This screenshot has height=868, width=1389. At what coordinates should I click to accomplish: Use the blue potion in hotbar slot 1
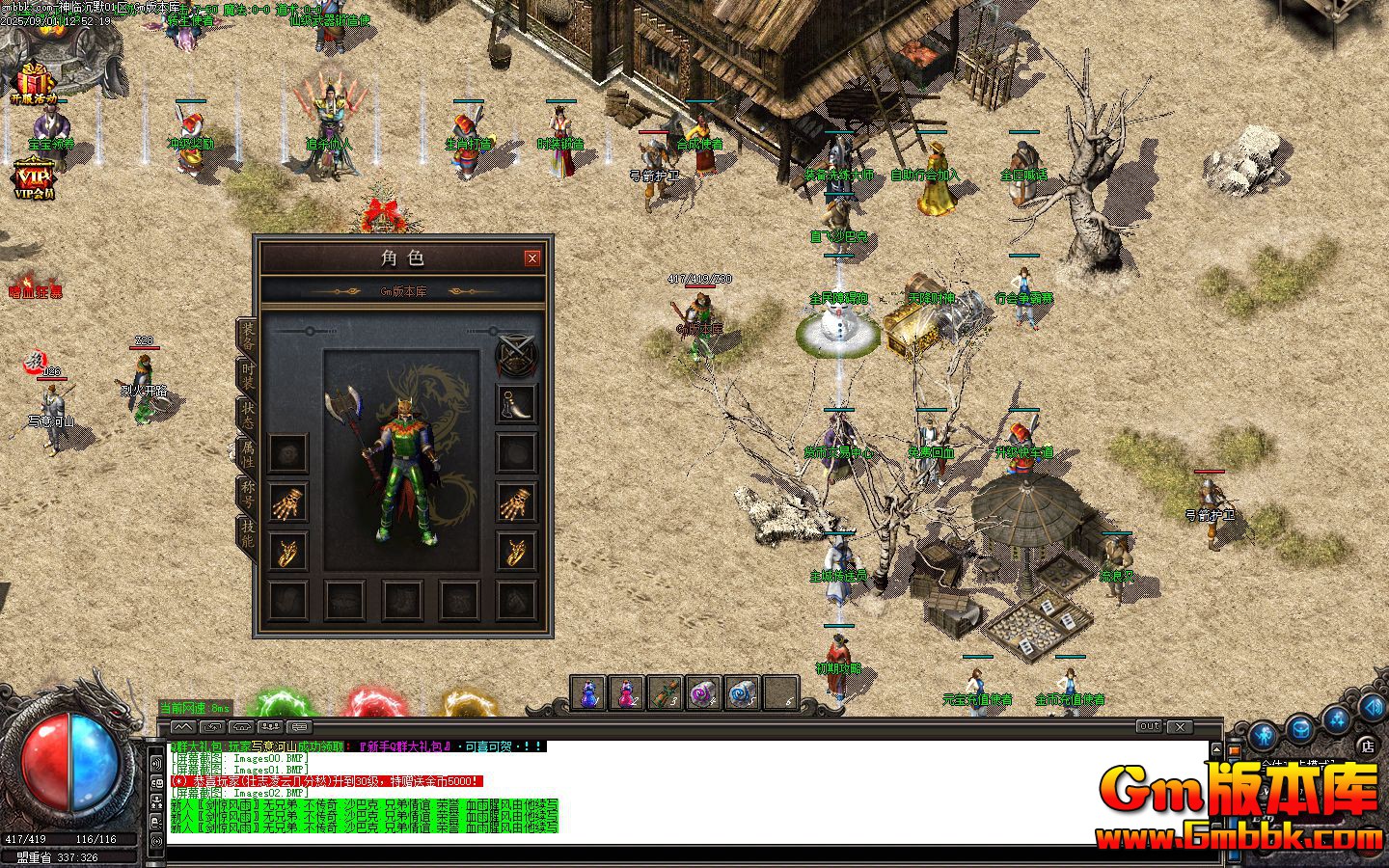coord(588,693)
